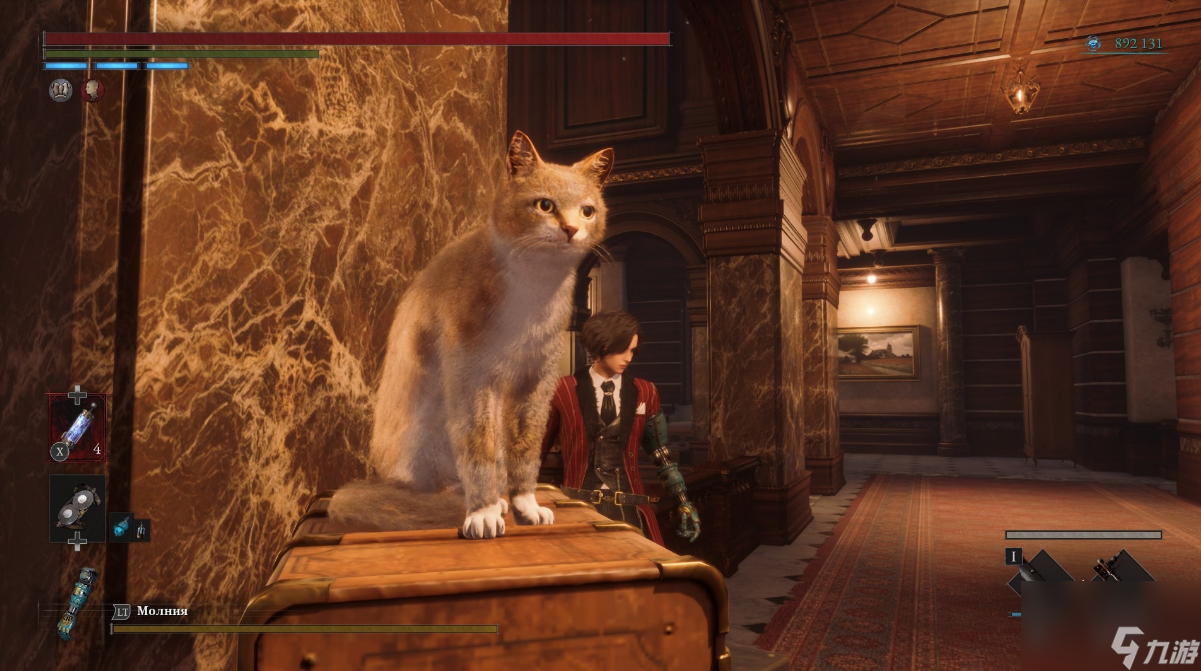Switch to the right weapon diamond slot
This screenshot has height=671, width=1201.
click(x=1122, y=573)
